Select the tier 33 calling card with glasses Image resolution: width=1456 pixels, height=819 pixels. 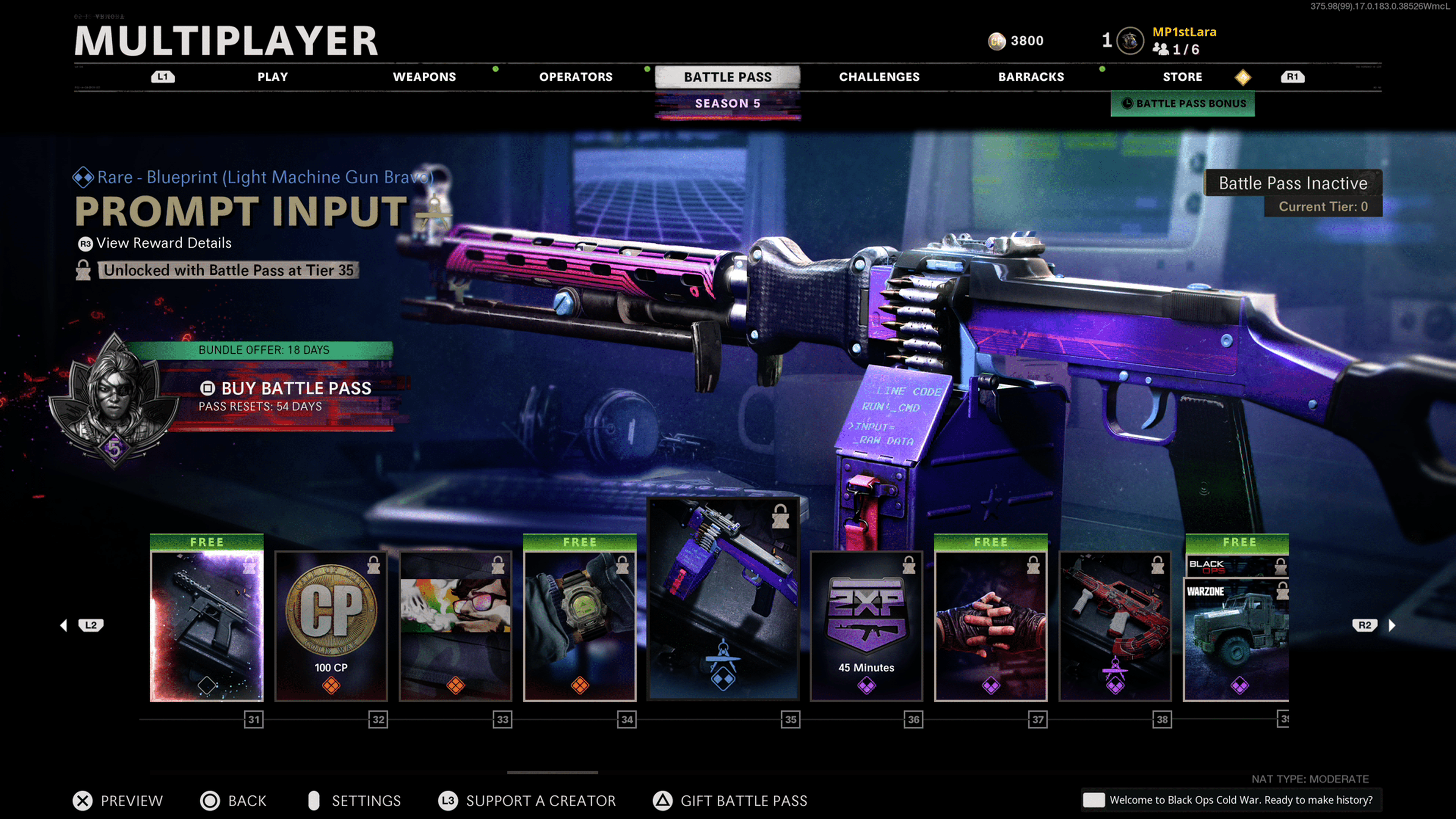pos(455,626)
